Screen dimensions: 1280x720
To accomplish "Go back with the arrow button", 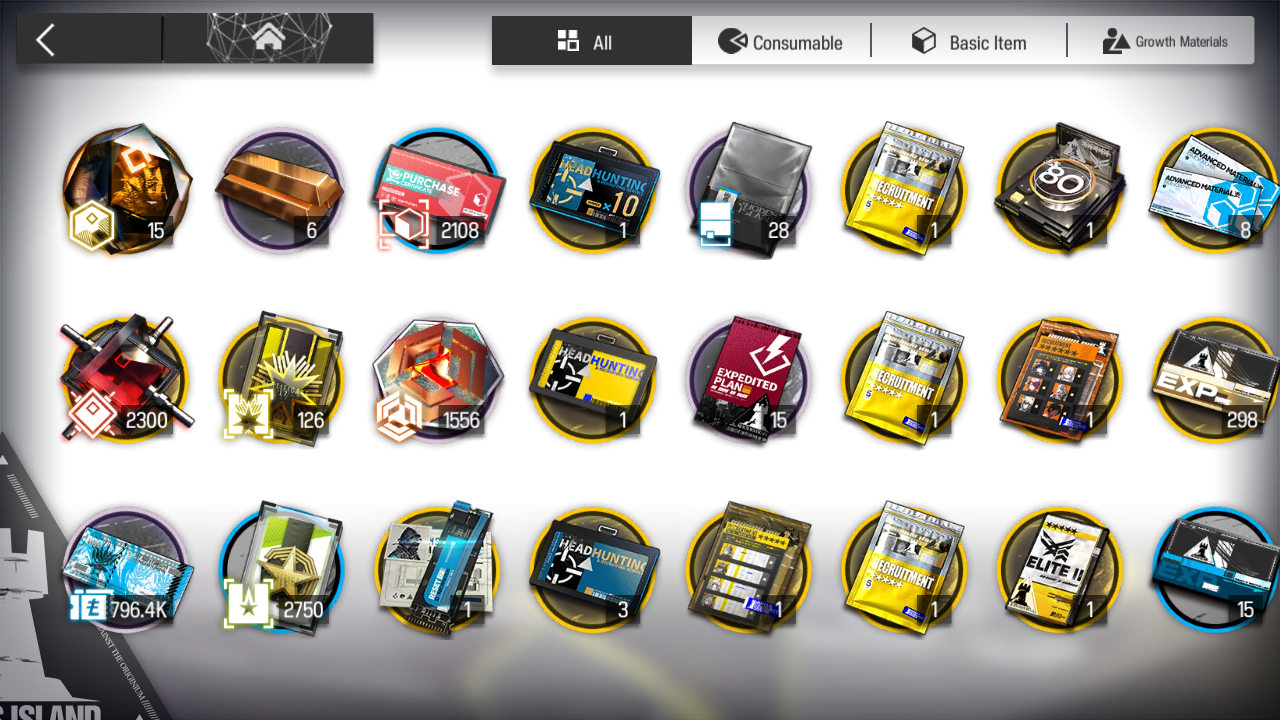I will pyautogui.click(x=46, y=40).
